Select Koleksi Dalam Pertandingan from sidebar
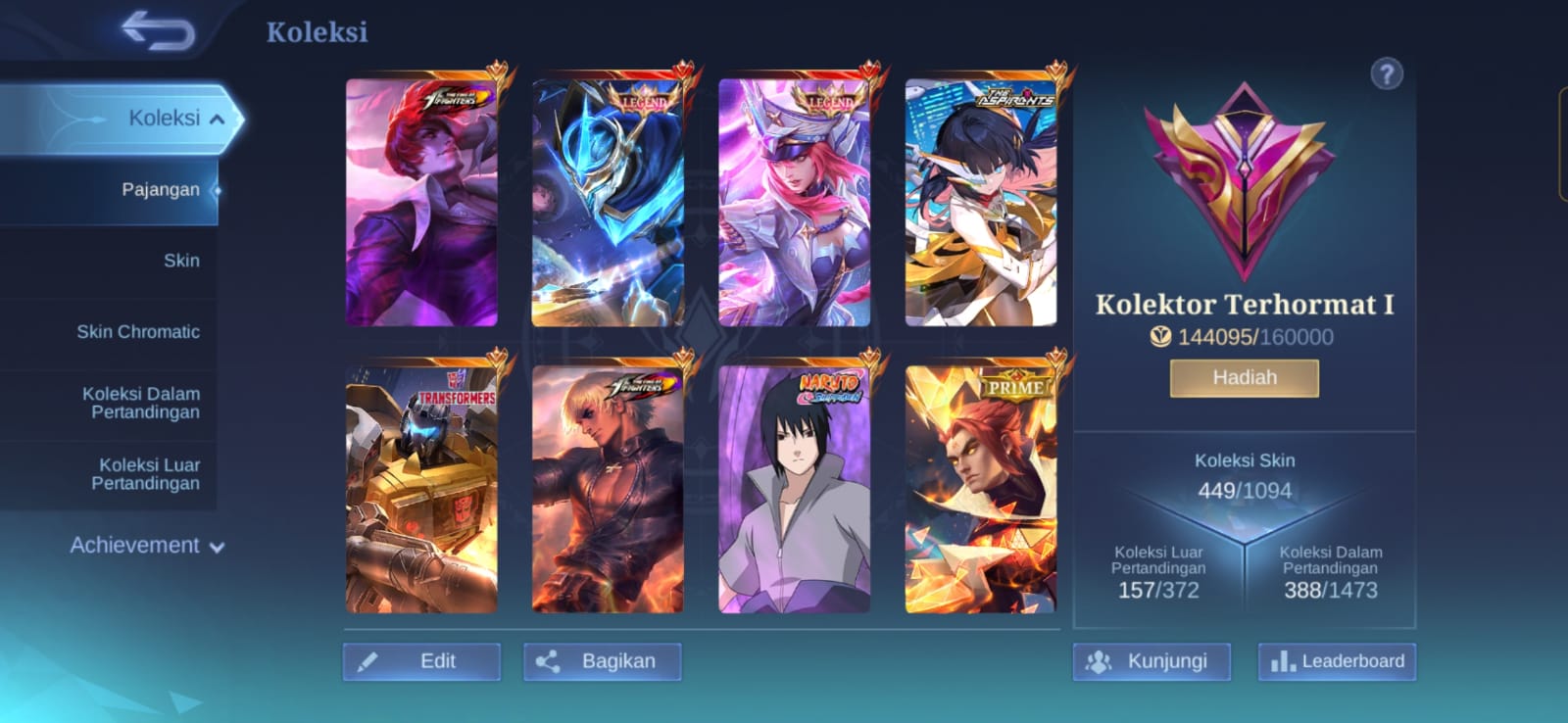The width and height of the screenshot is (1568, 723). click(139, 402)
